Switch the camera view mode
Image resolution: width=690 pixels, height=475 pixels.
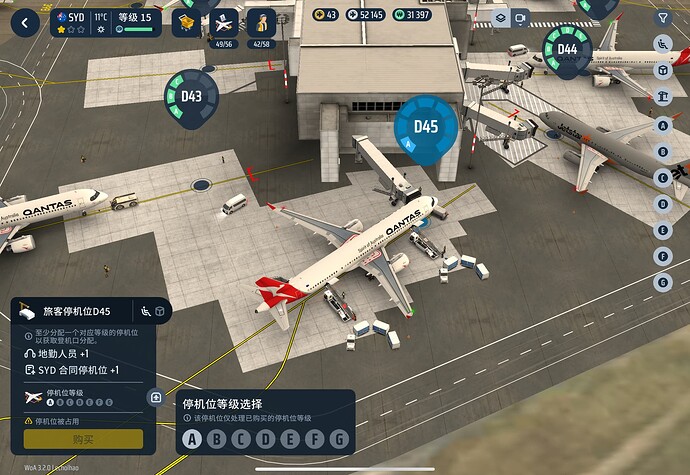coord(519,18)
